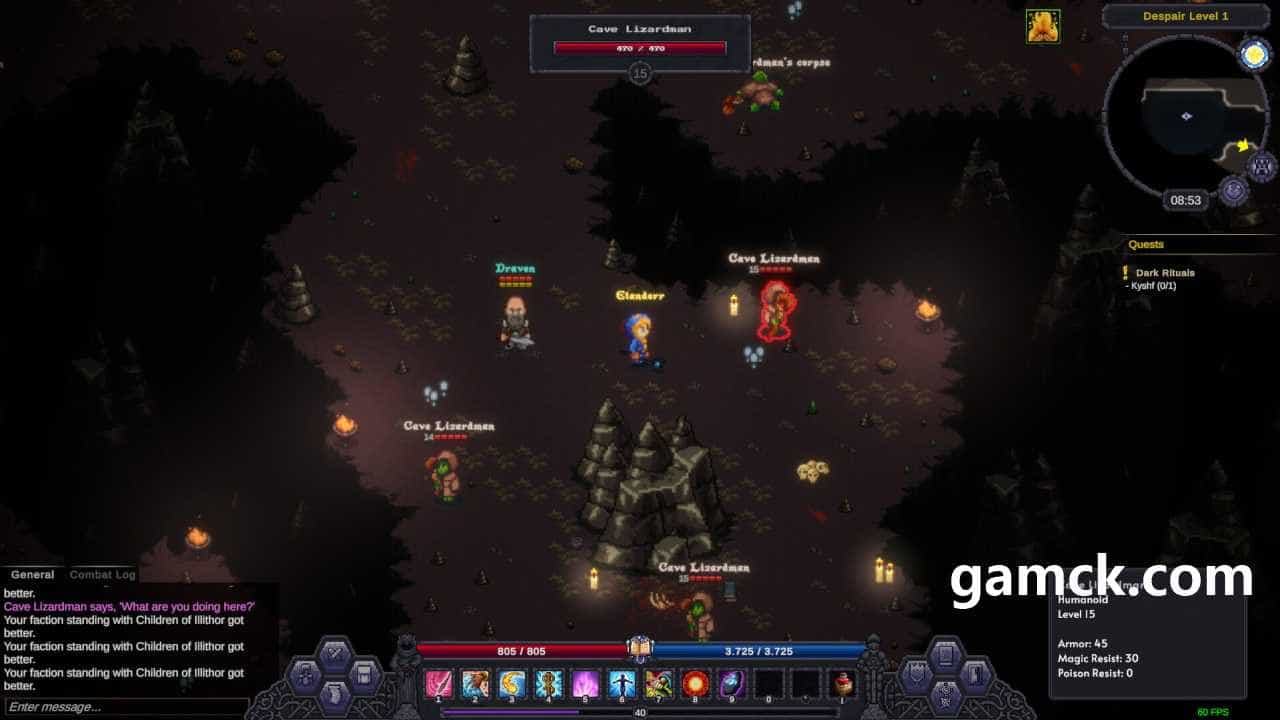Viewport: 1280px width, 720px height.
Task: Use the red fireball orb ability in slot 8
Action: [x=695, y=684]
